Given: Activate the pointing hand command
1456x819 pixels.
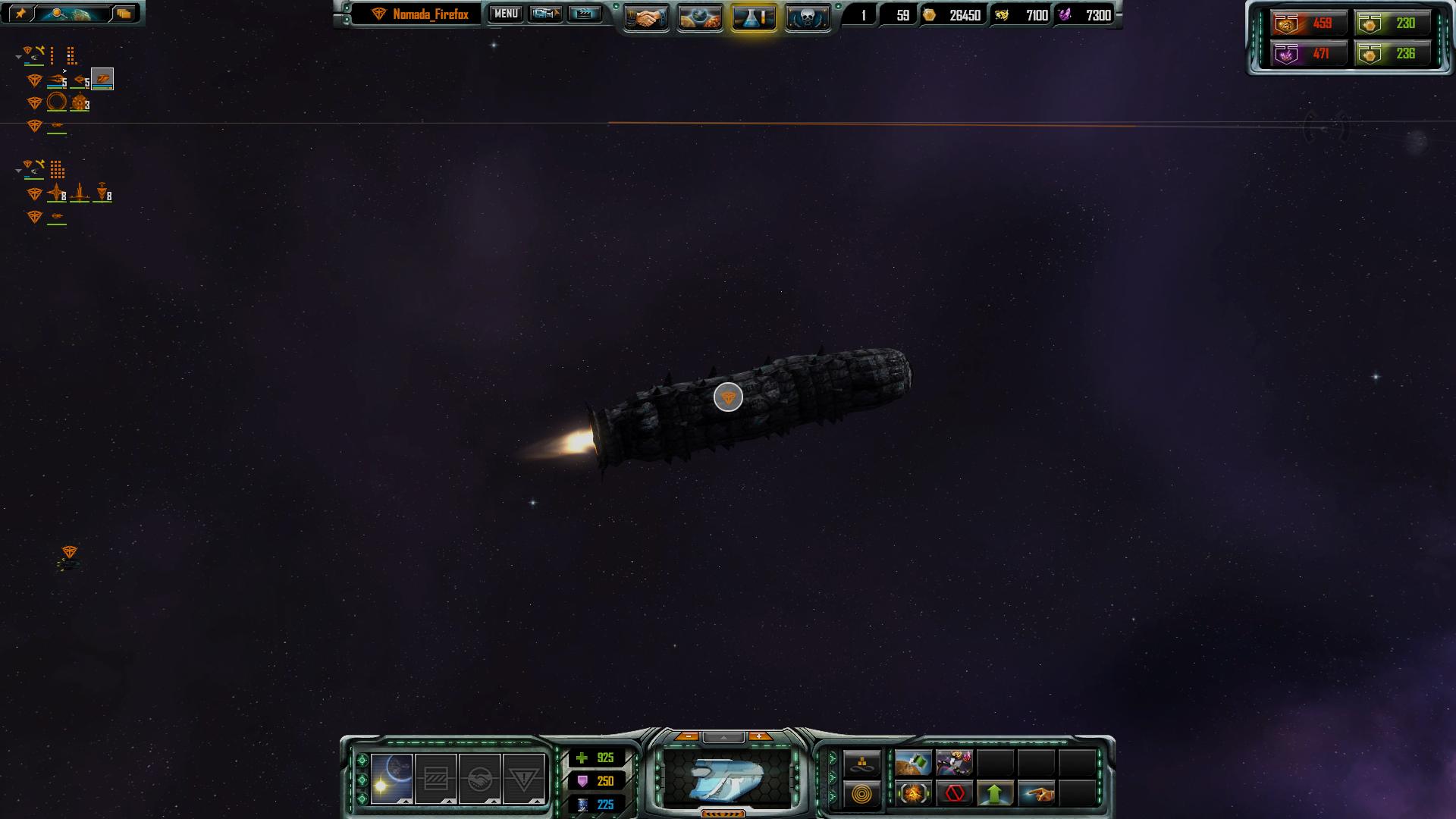Looking at the screenshot, I should (x=1036, y=794).
